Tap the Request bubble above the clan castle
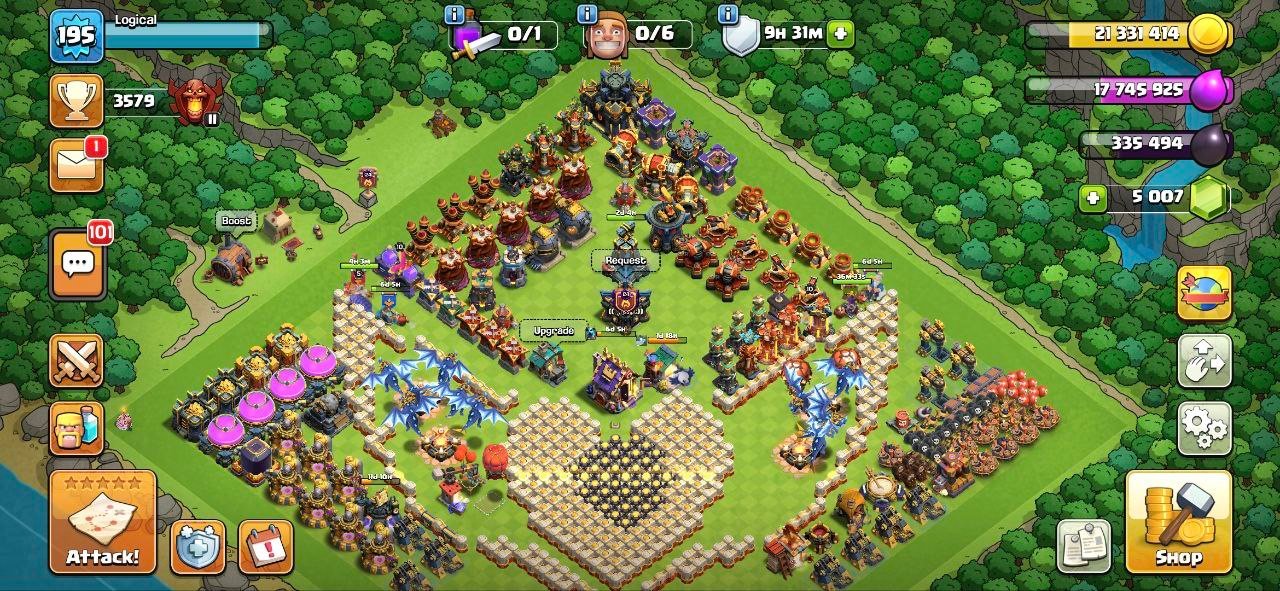This screenshot has height=591, width=1280. (x=625, y=261)
